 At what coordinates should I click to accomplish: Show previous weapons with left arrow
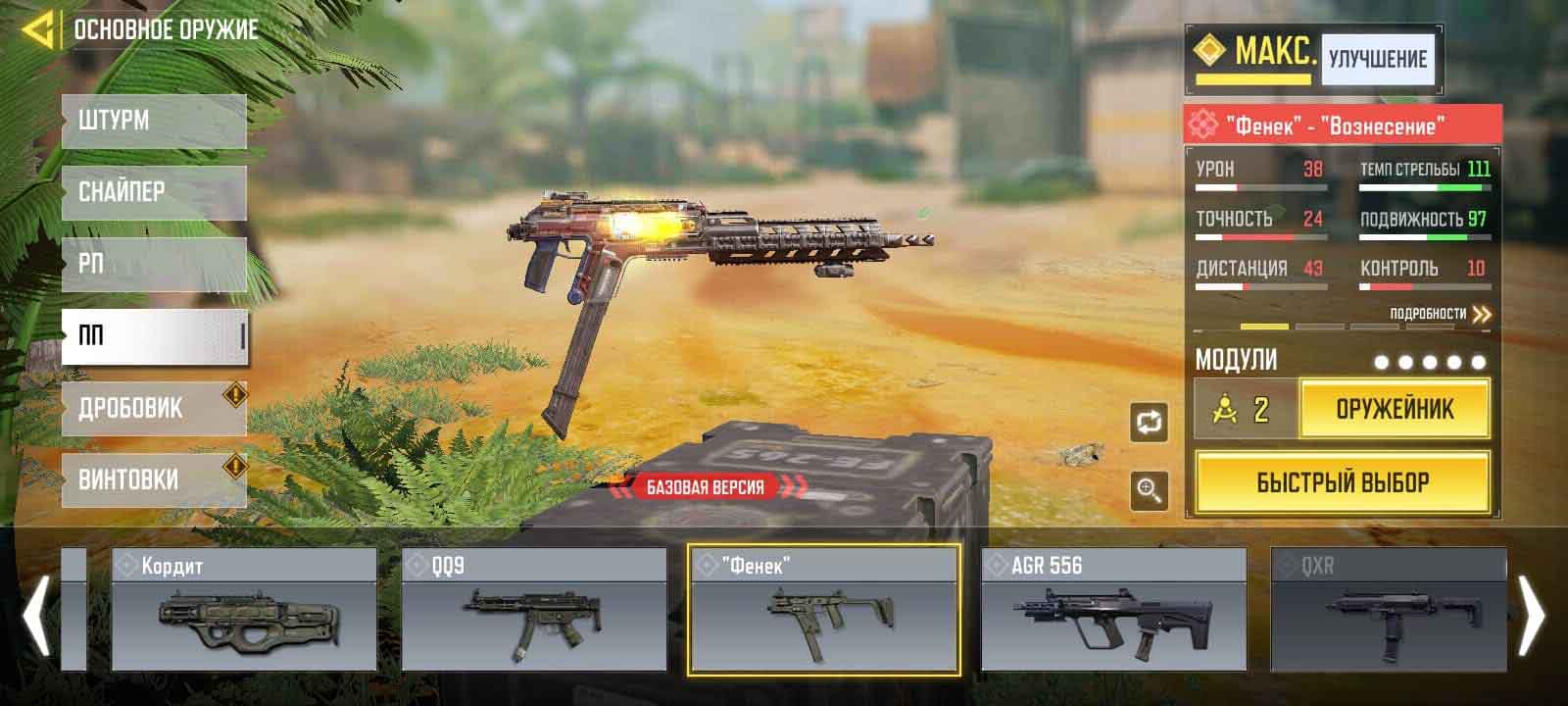click(37, 615)
